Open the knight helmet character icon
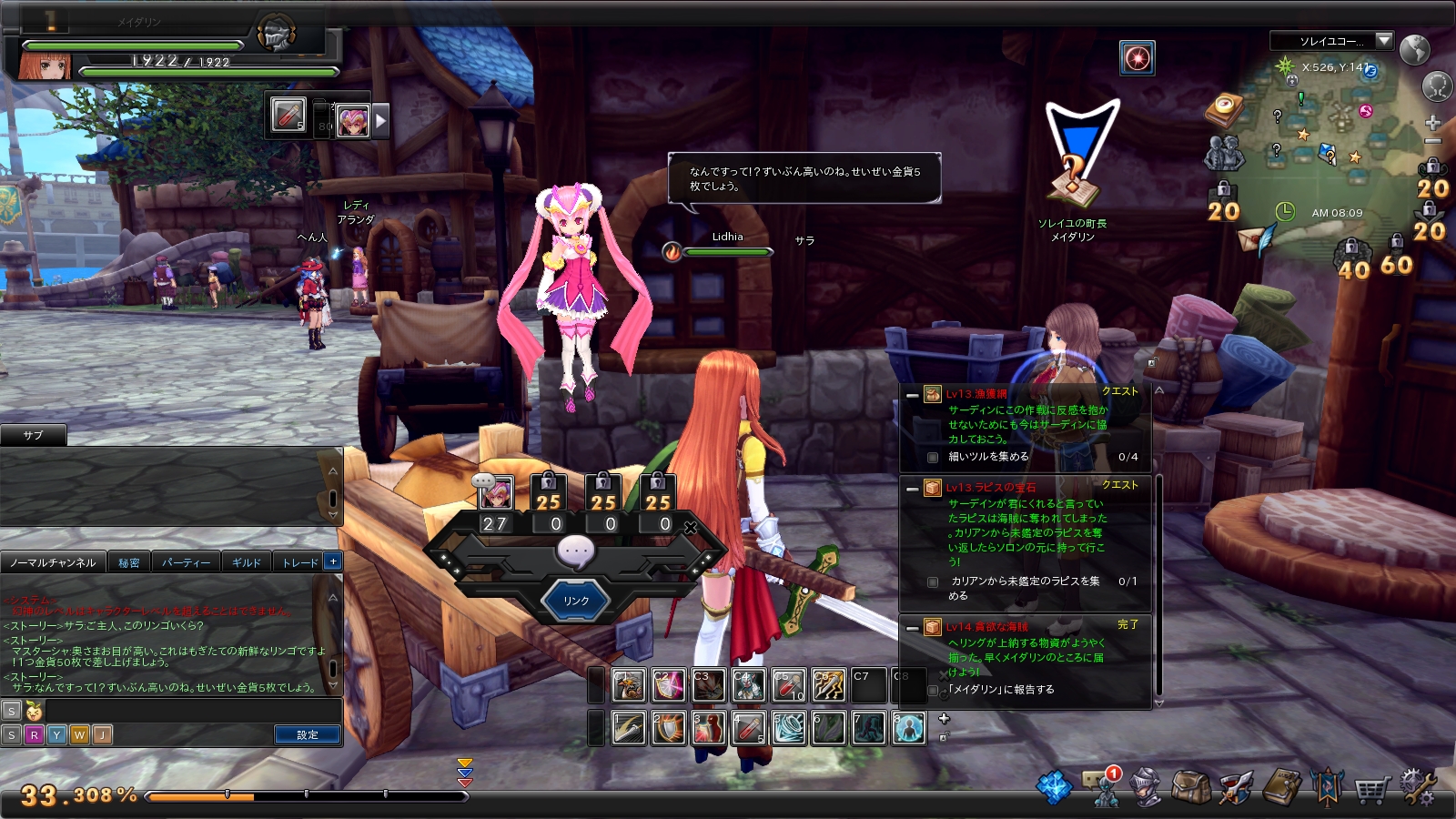This screenshot has width=1456, height=819. [1146, 787]
